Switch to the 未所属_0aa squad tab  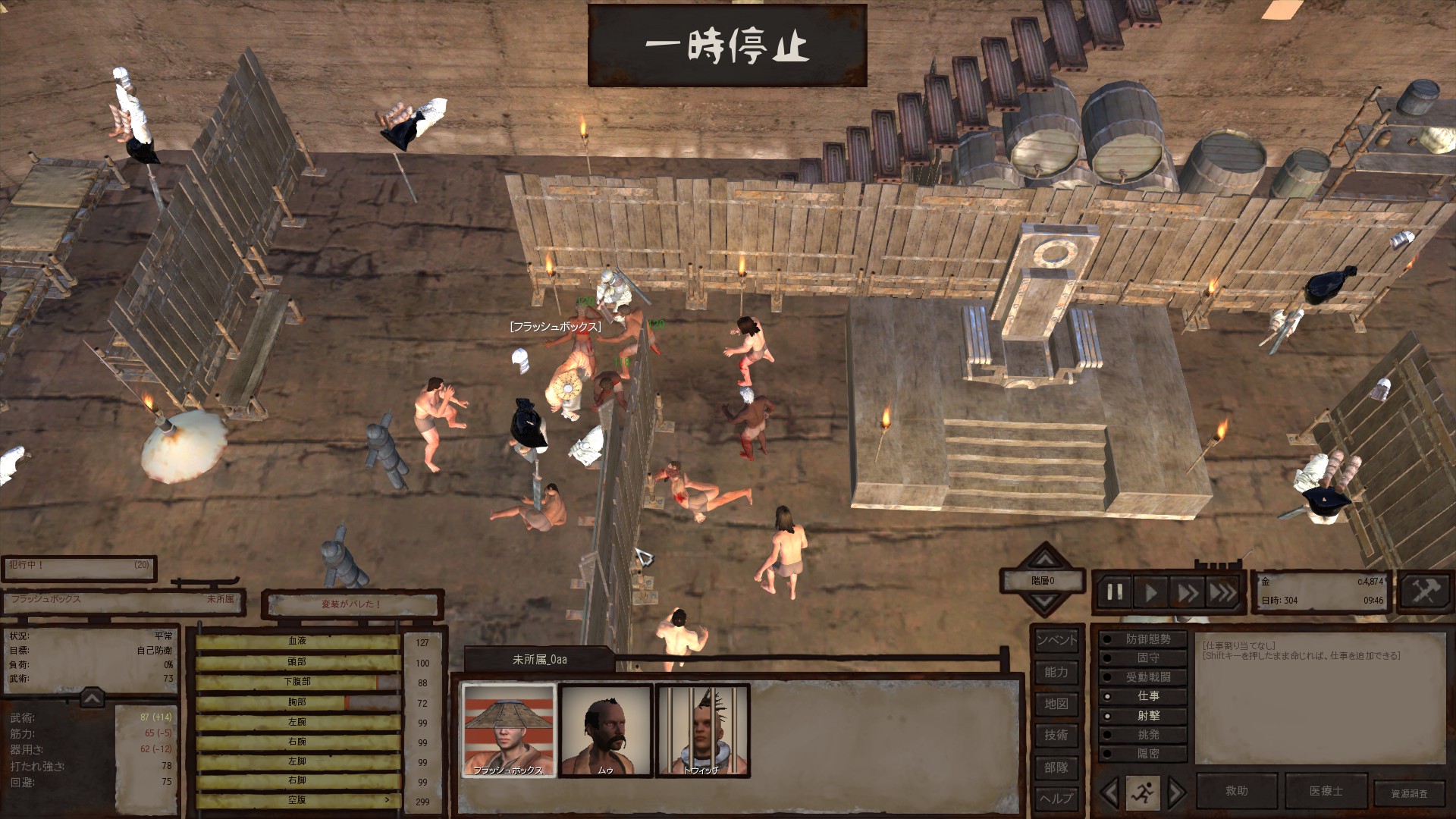click(539, 659)
